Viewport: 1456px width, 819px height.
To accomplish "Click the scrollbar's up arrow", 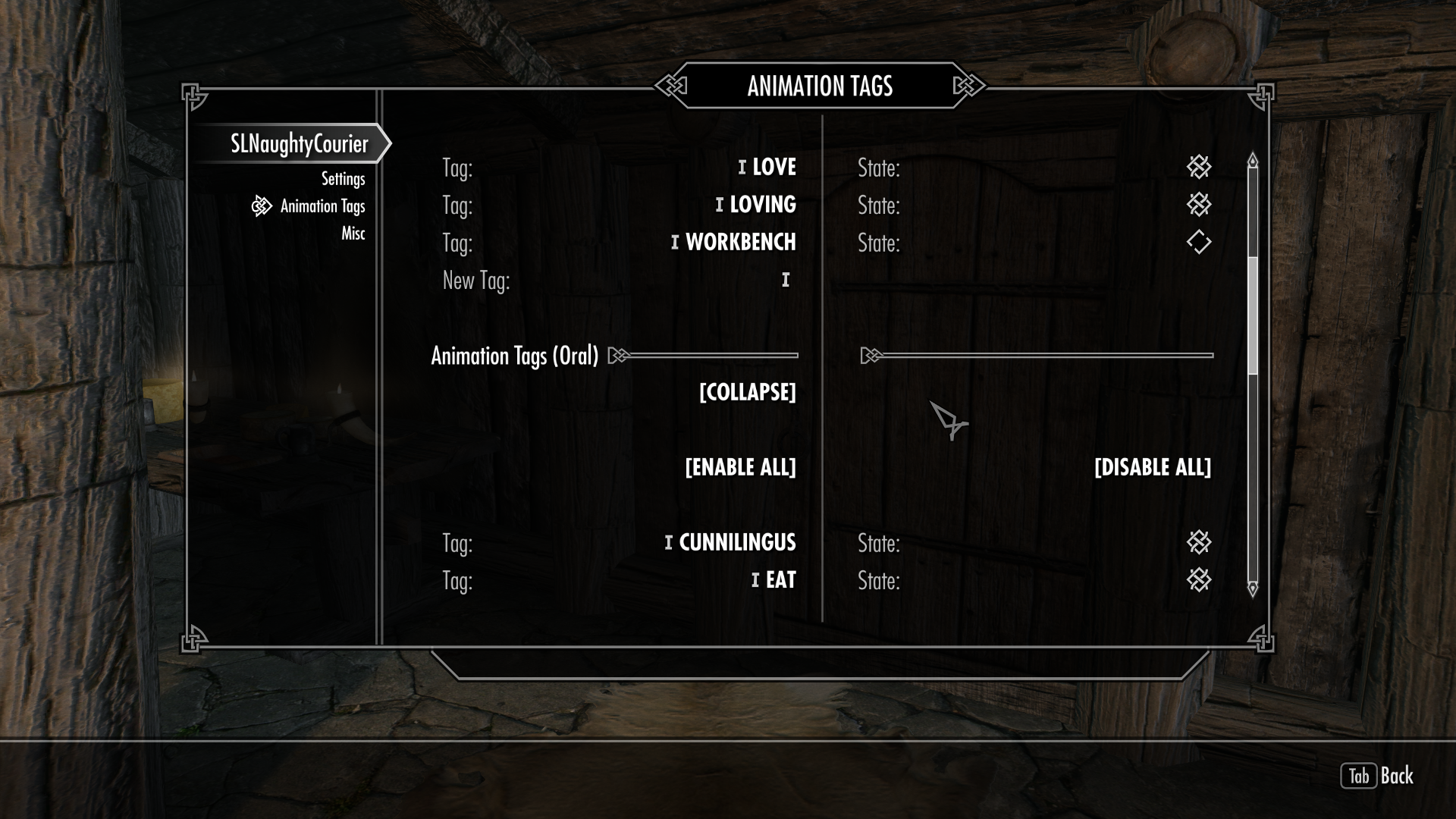I will point(1253,161).
